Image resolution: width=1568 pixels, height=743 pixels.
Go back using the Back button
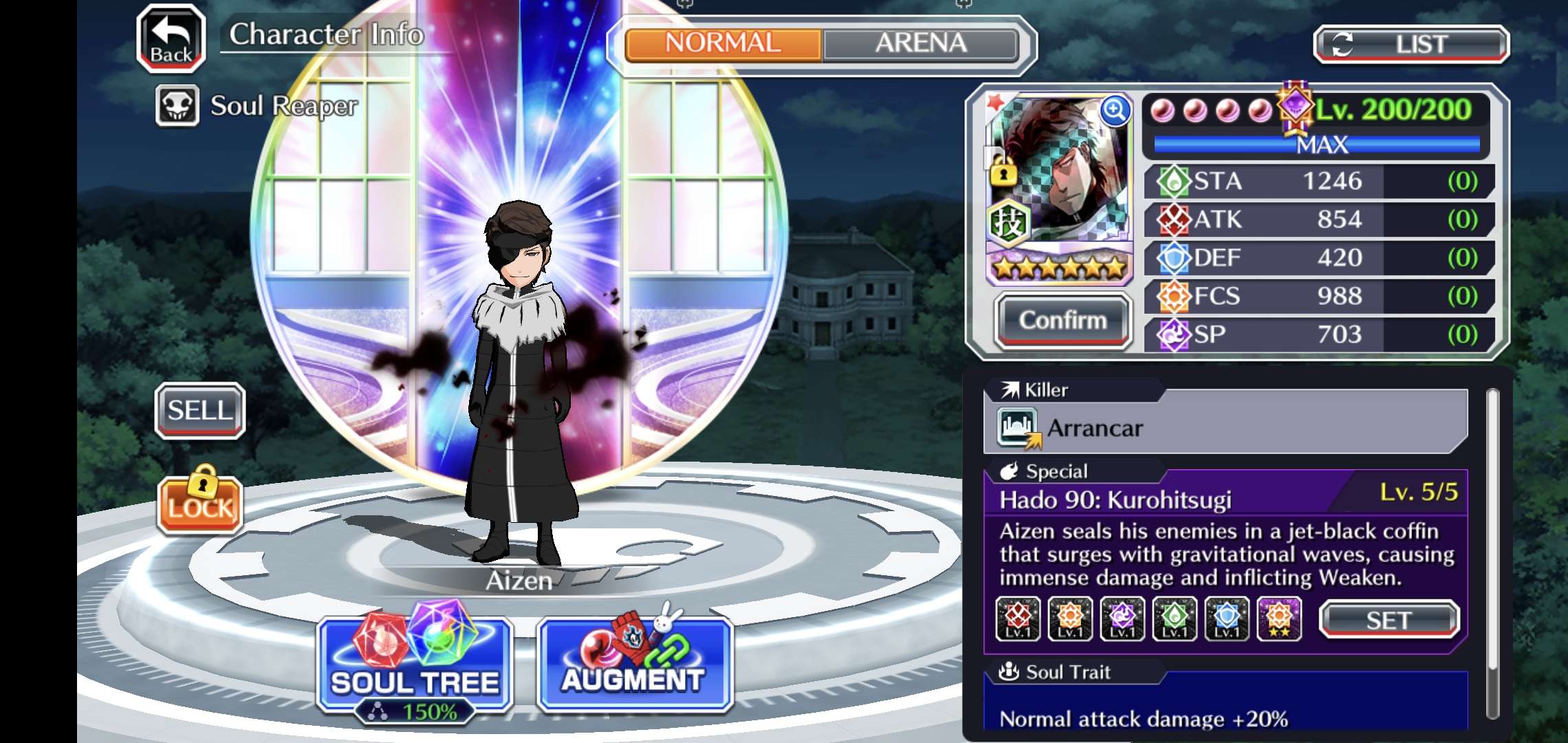point(171,39)
